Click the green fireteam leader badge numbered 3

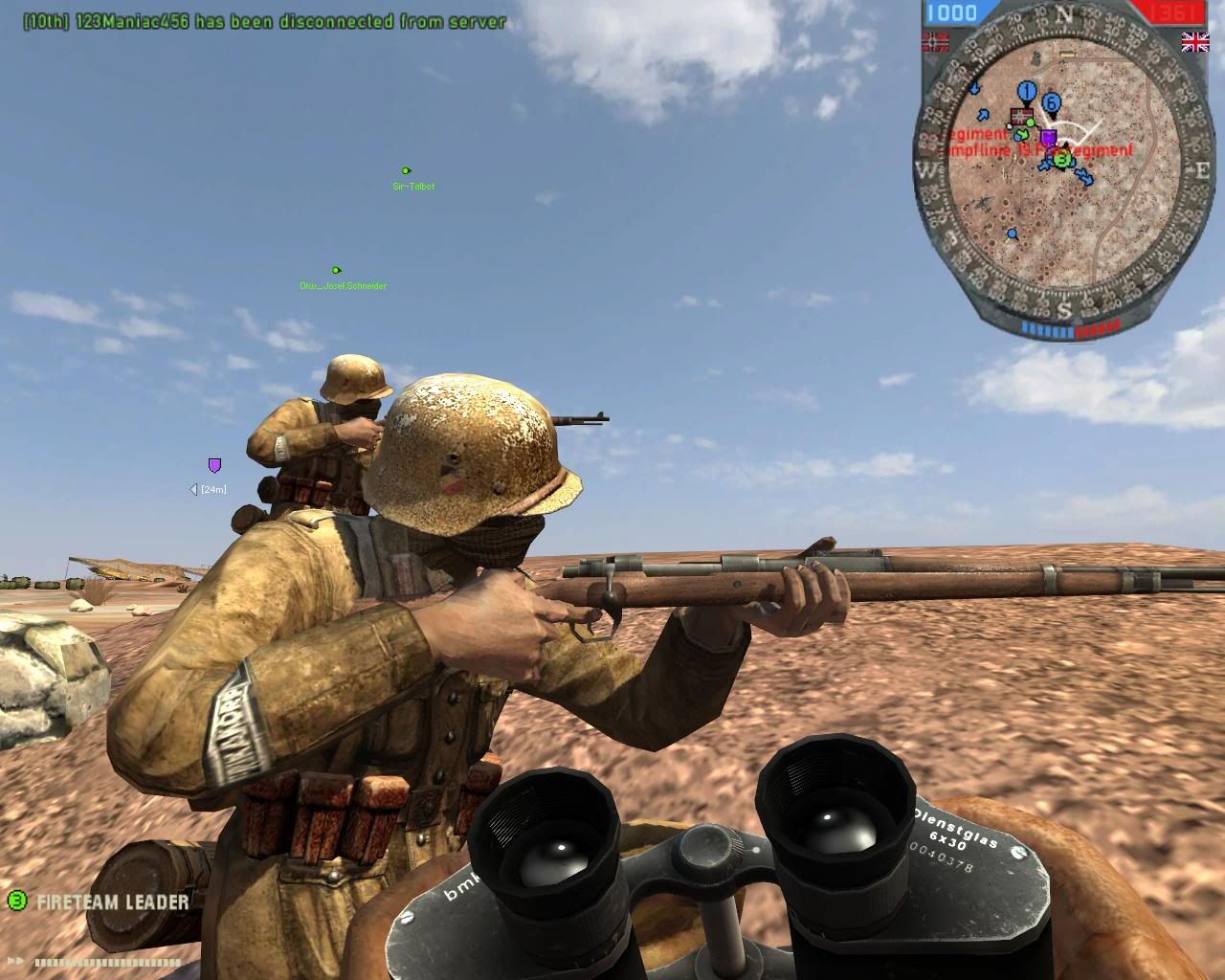[15, 900]
